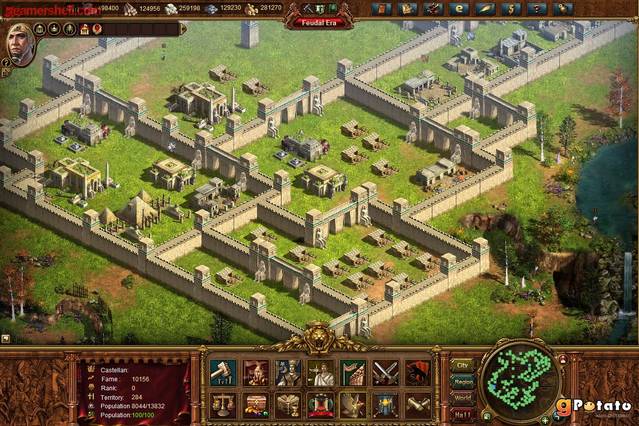Click the Feudal Era banner
Image resolution: width=639 pixels, height=426 pixels.
pos(318,23)
